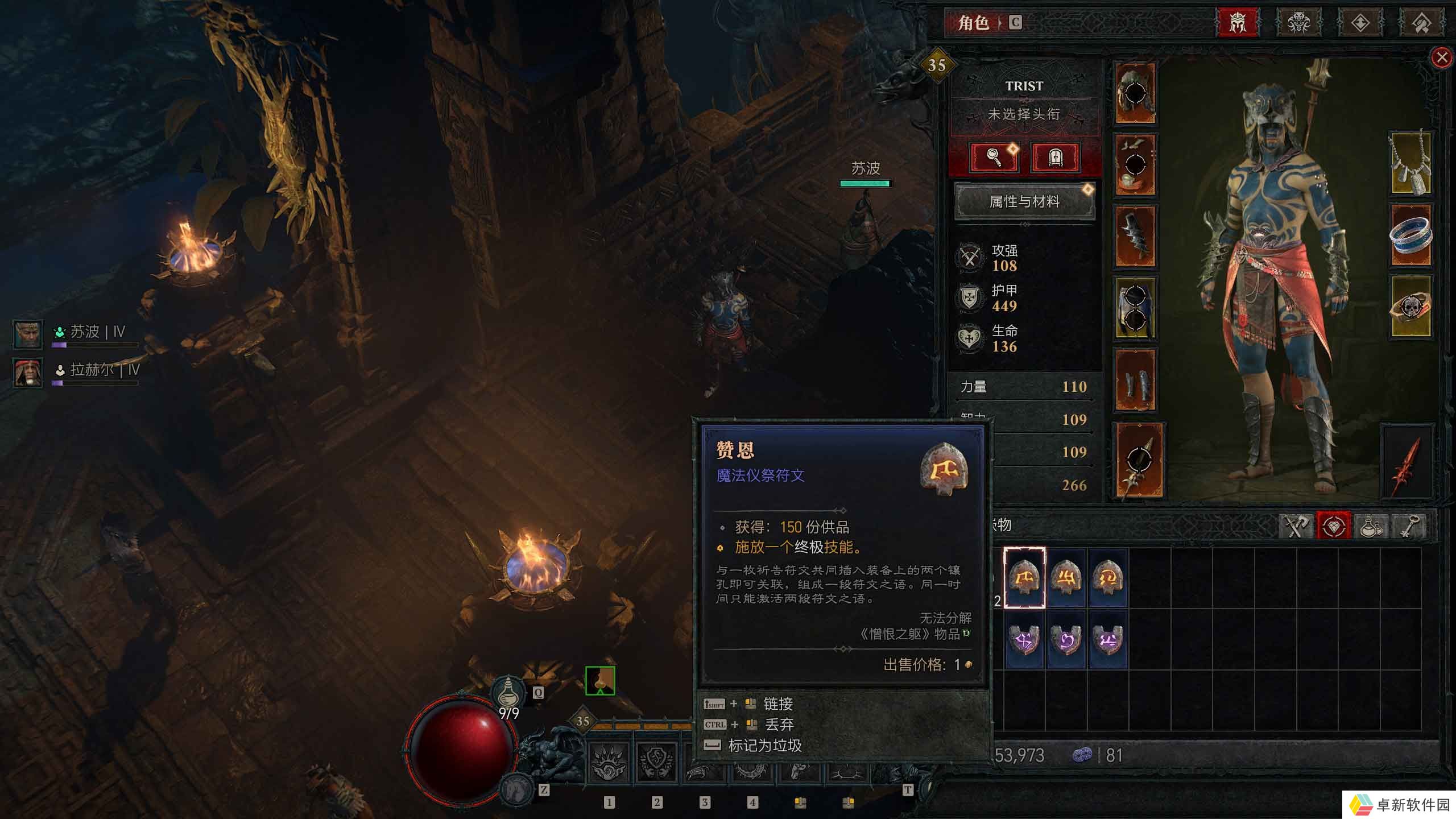Open the wardrobe button under the character name
The height and width of the screenshot is (819, 1456).
pyautogui.click(x=1055, y=157)
